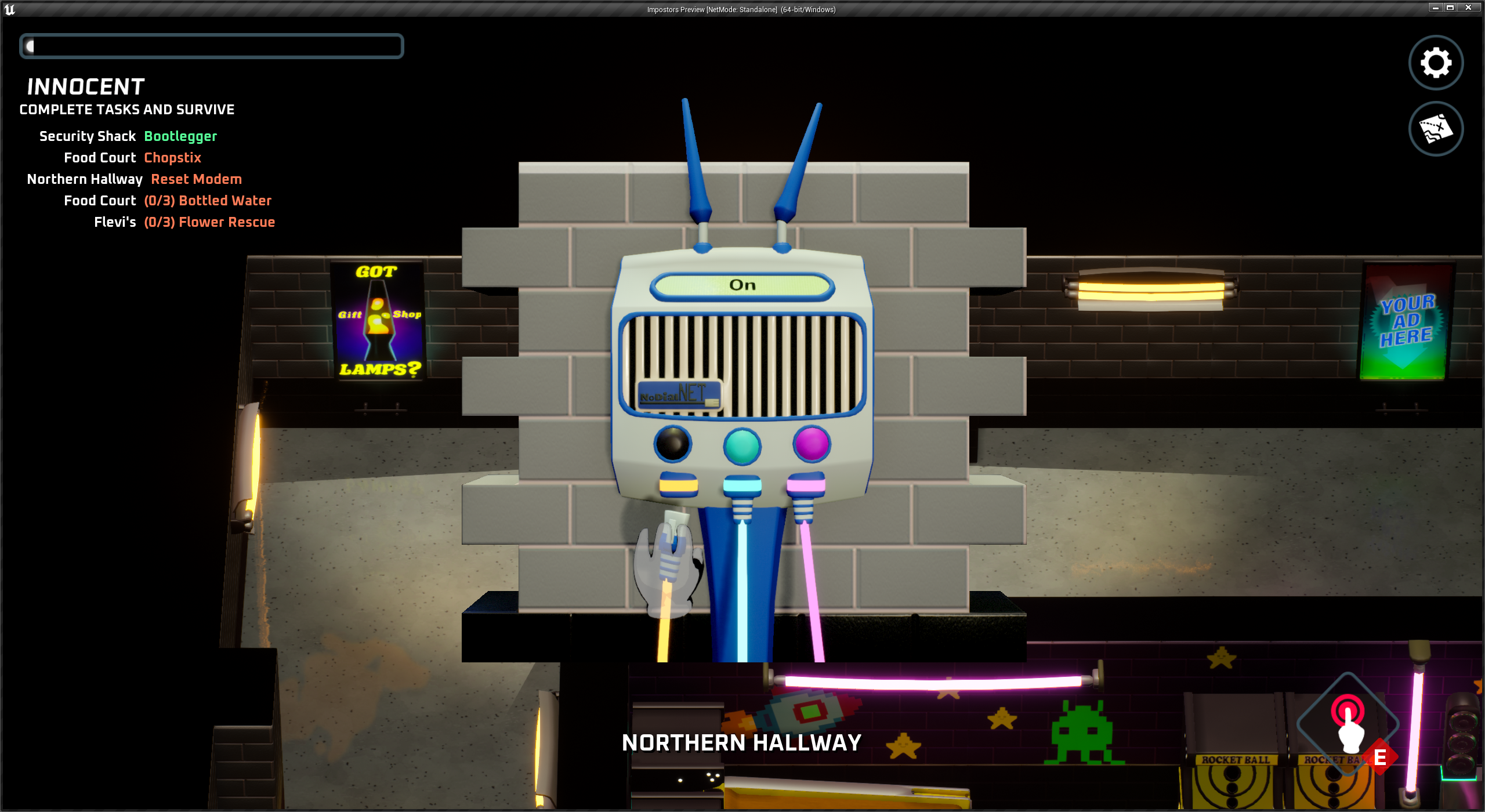Open the settings gear menu
The width and height of the screenshot is (1485, 812).
point(1435,63)
